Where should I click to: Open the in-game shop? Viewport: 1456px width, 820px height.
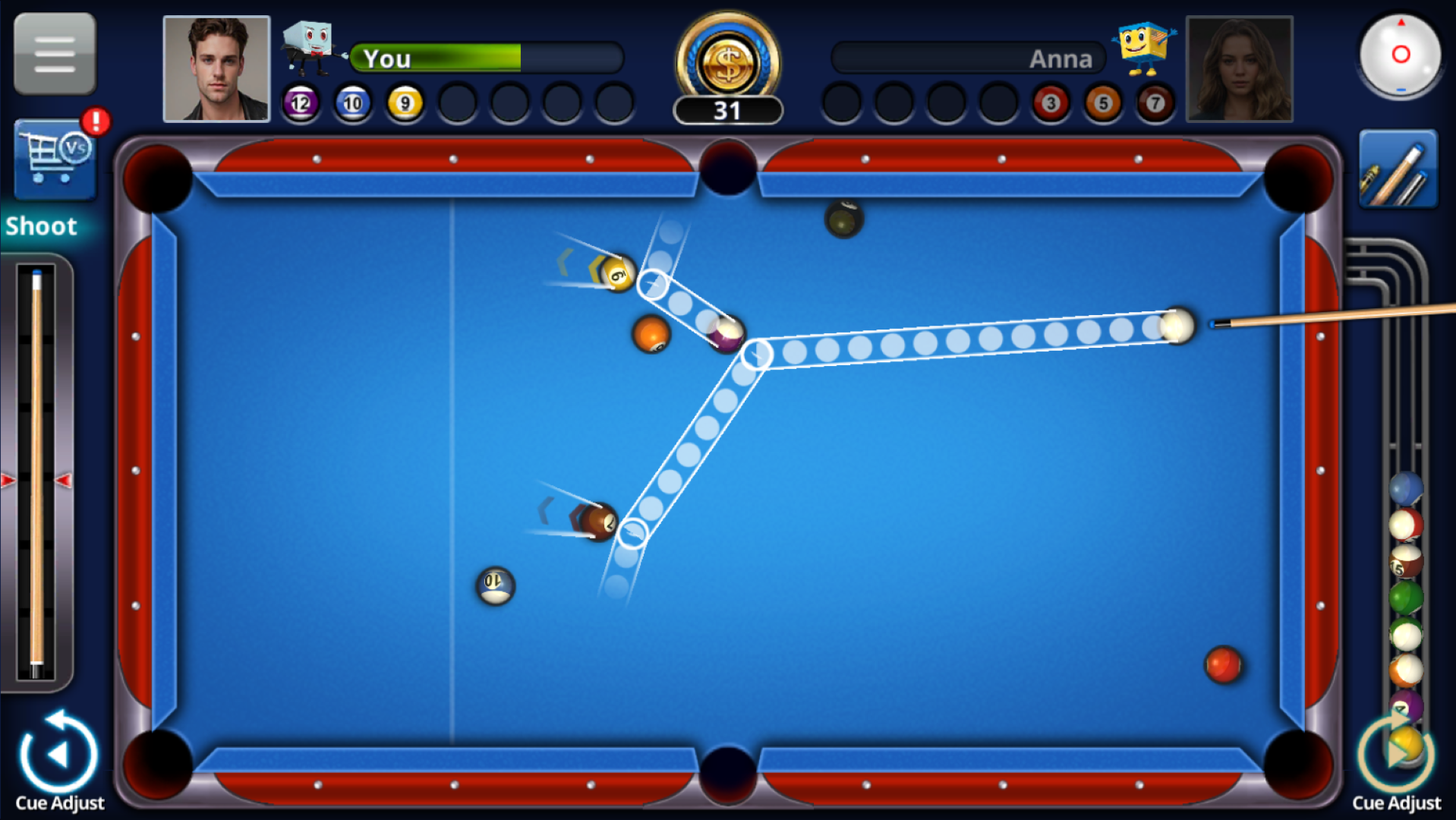tap(53, 159)
